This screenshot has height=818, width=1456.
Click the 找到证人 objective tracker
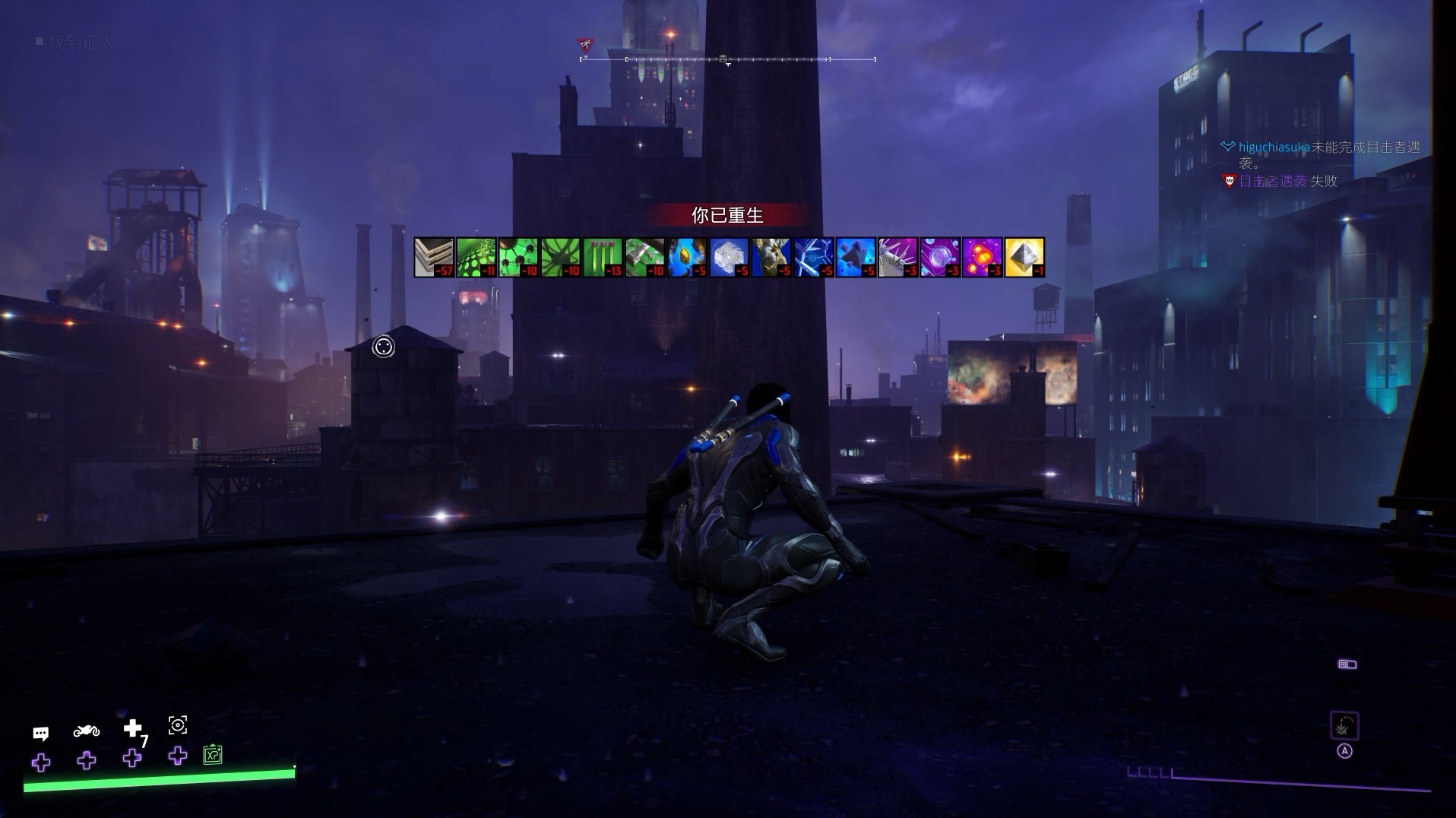point(81,43)
